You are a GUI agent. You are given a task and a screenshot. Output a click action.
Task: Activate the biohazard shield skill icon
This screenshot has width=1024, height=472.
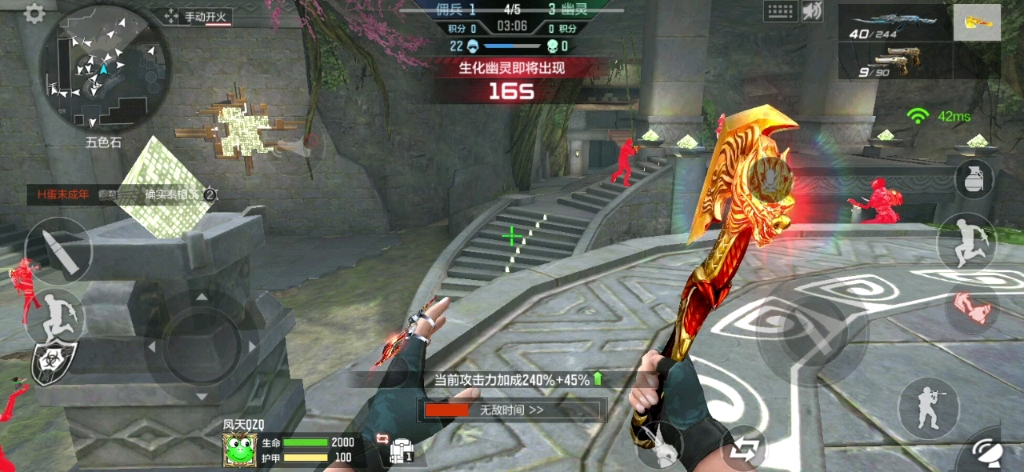[x=53, y=364]
